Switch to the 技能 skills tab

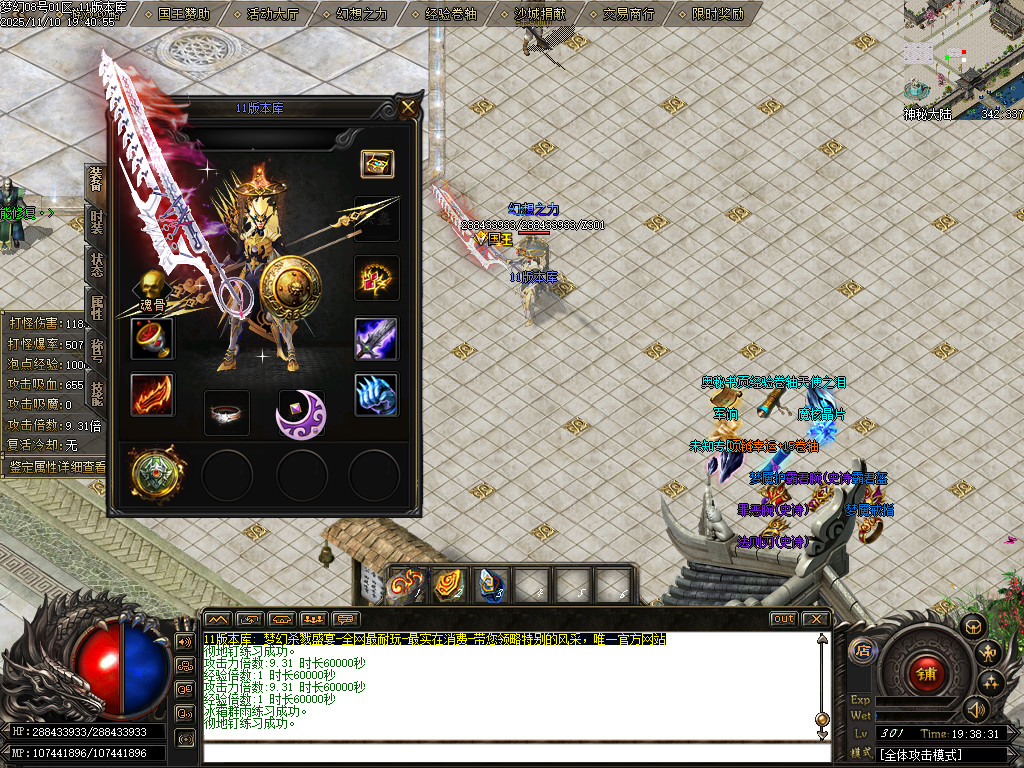[96, 393]
